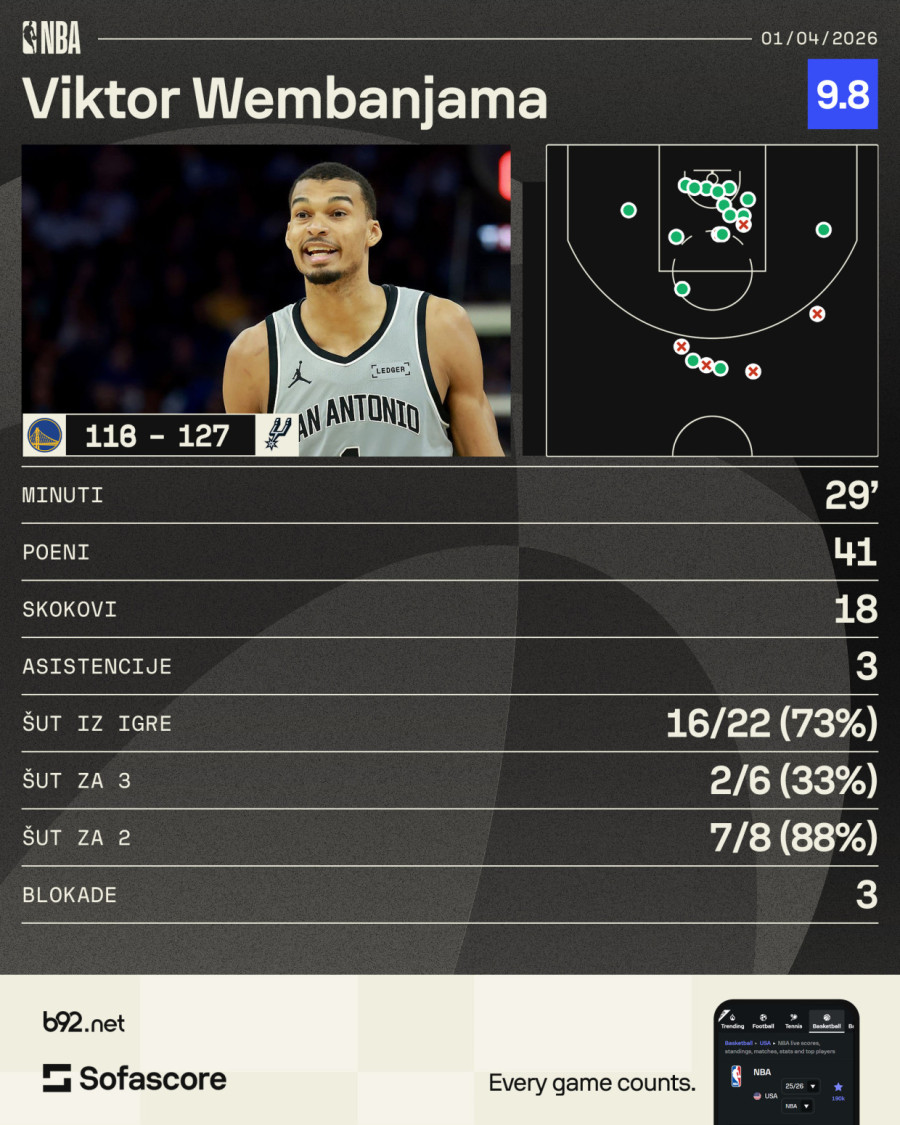The image size is (900, 1125).
Task: Switch to the Trending tab
Action: click(733, 1021)
